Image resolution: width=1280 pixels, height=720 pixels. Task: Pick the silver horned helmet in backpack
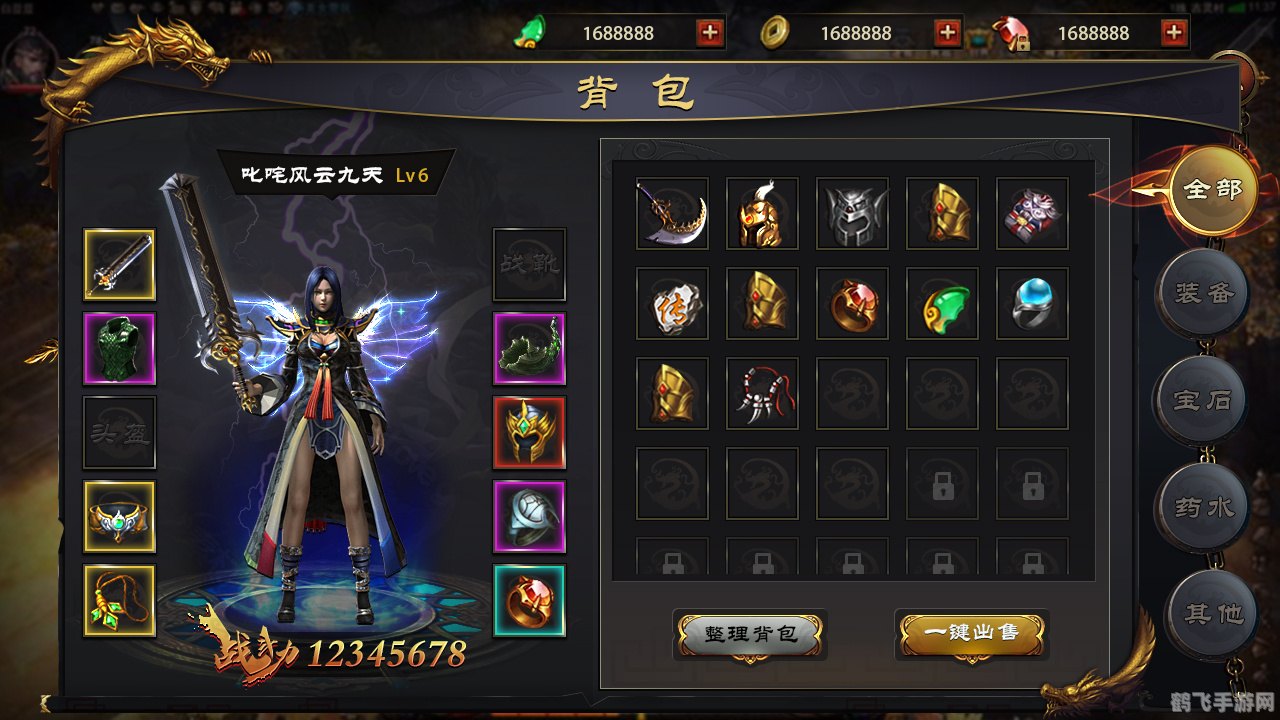pyautogui.click(x=852, y=213)
